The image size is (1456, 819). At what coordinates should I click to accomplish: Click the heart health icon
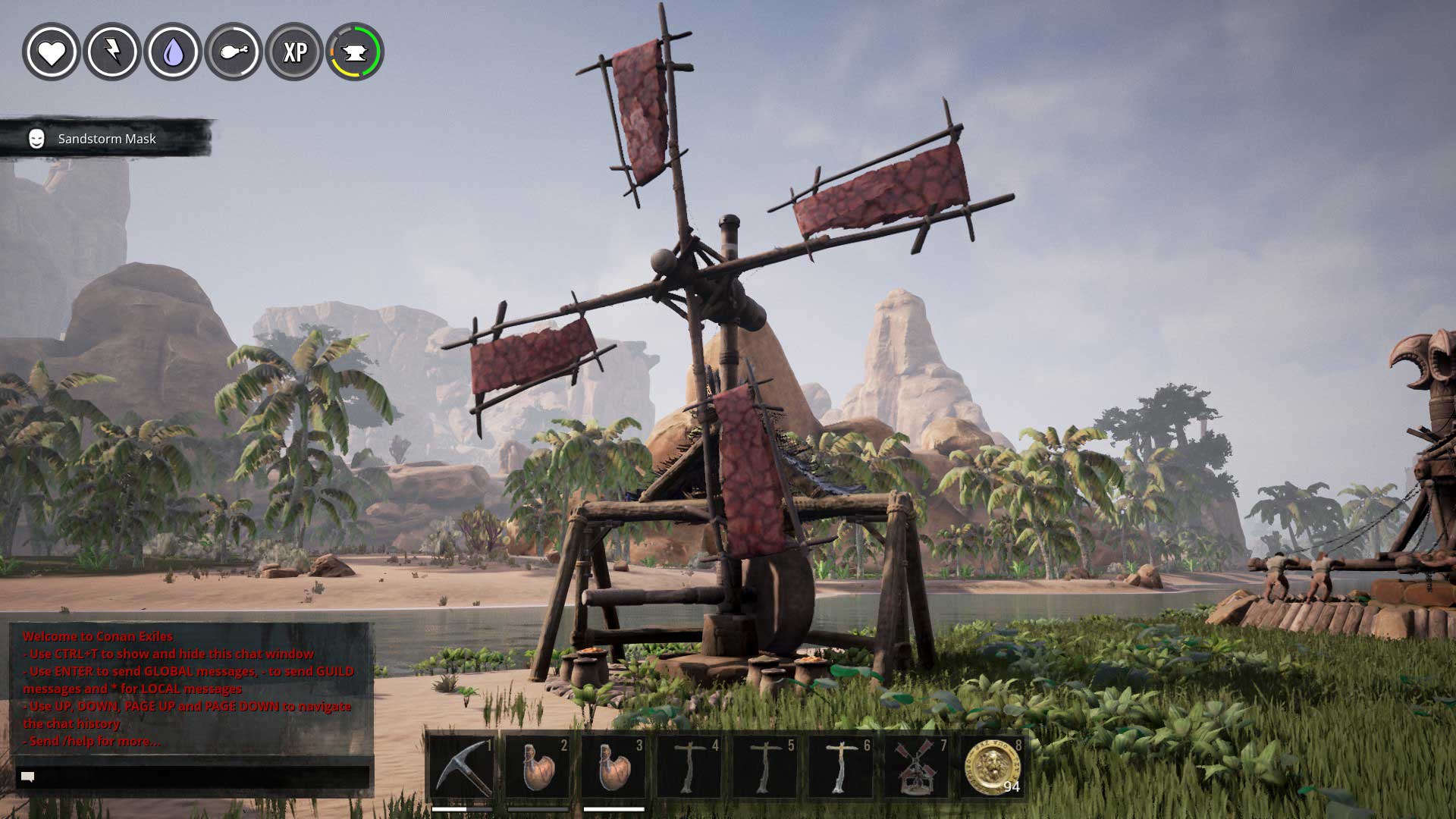52,52
